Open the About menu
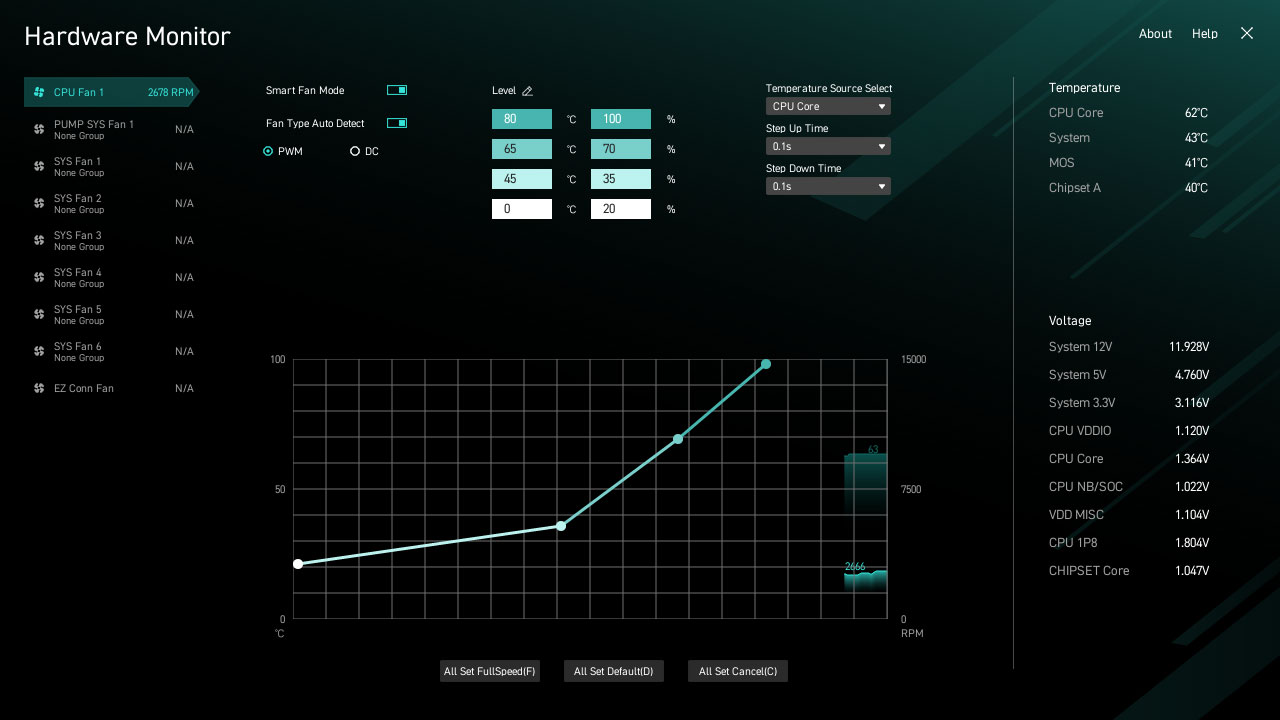This screenshot has height=720, width=1280. coord(1155,33)
